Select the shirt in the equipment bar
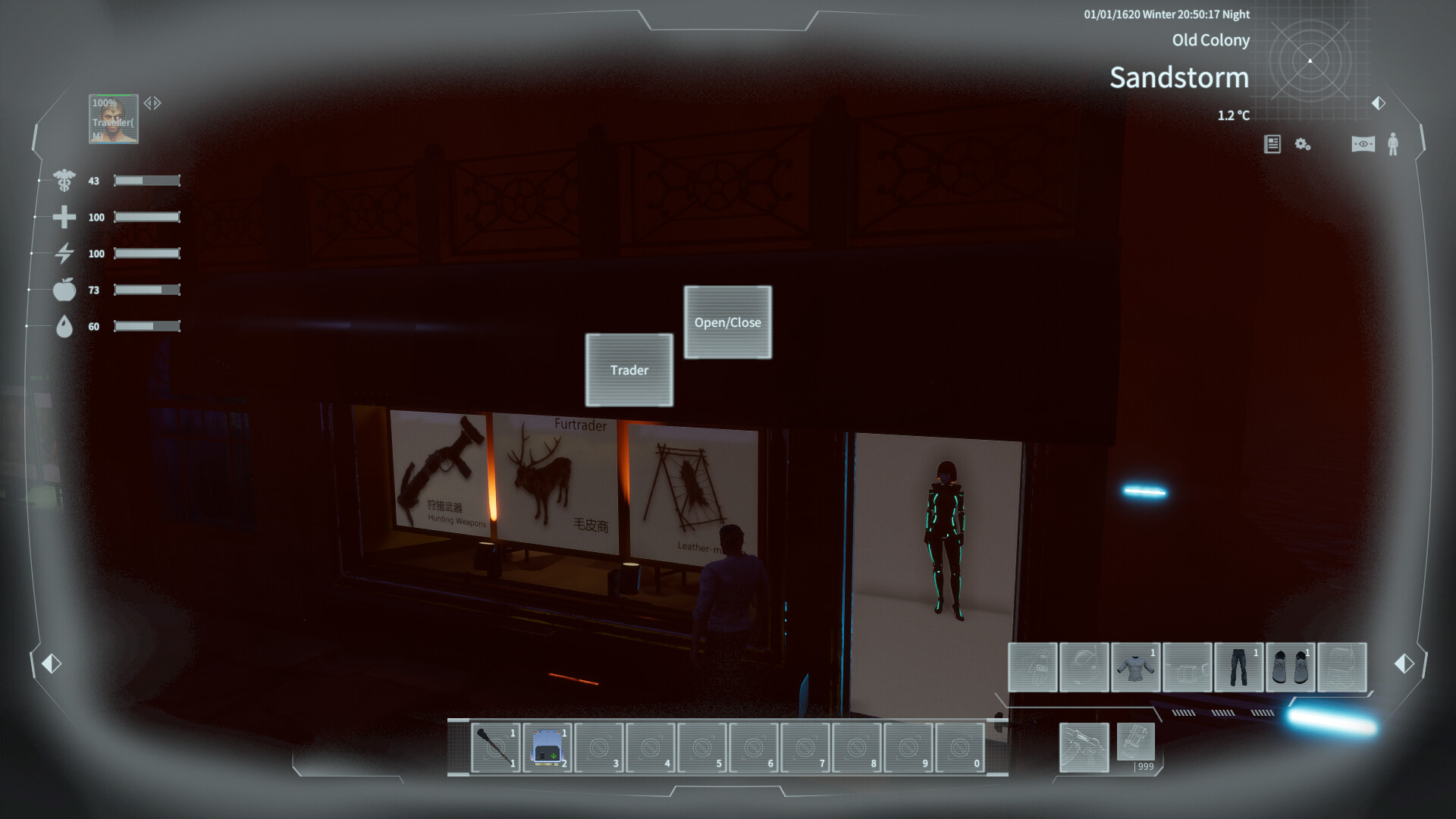Image resolution: width=1456 pixels, height=819 pixels. coord(1136,667)
